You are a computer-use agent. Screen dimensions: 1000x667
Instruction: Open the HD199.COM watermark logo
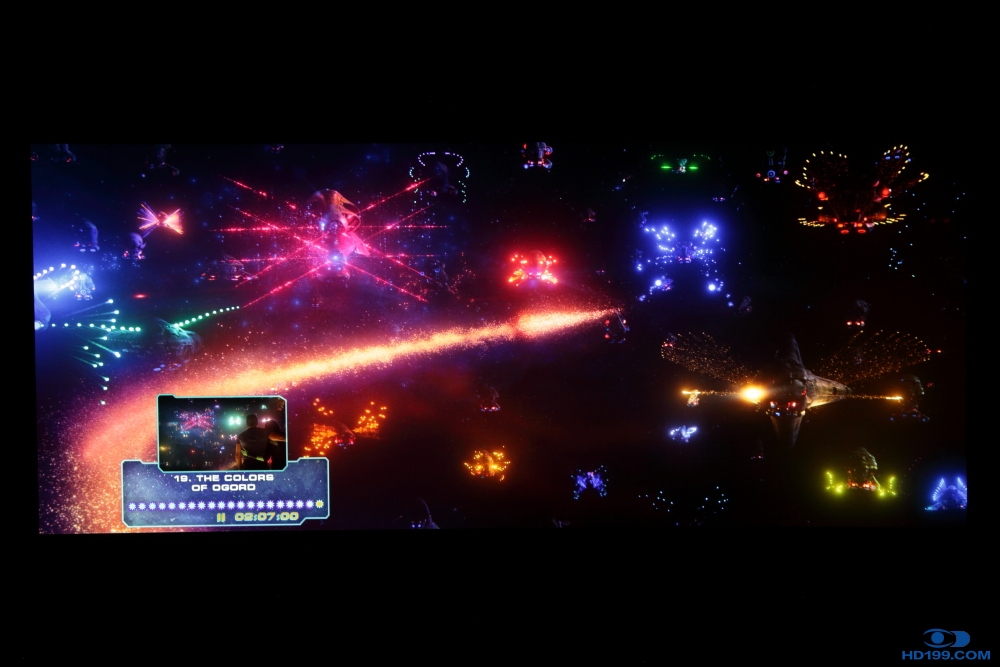tap(946, 645)
